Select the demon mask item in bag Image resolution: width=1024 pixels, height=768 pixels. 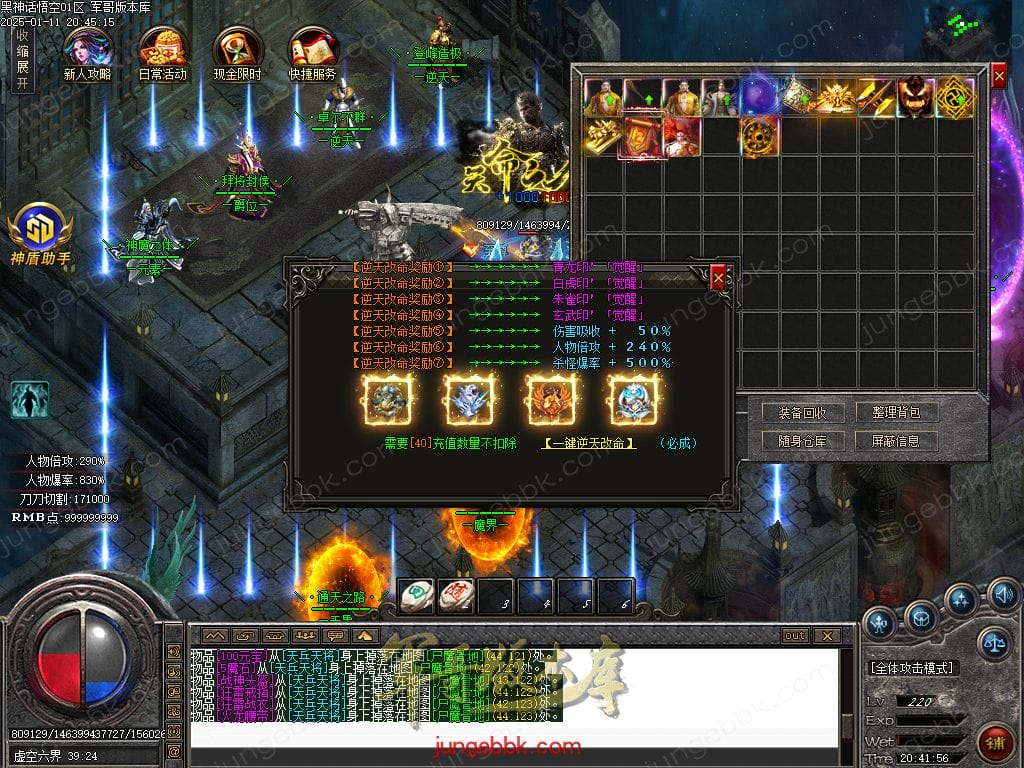[915, 98]
